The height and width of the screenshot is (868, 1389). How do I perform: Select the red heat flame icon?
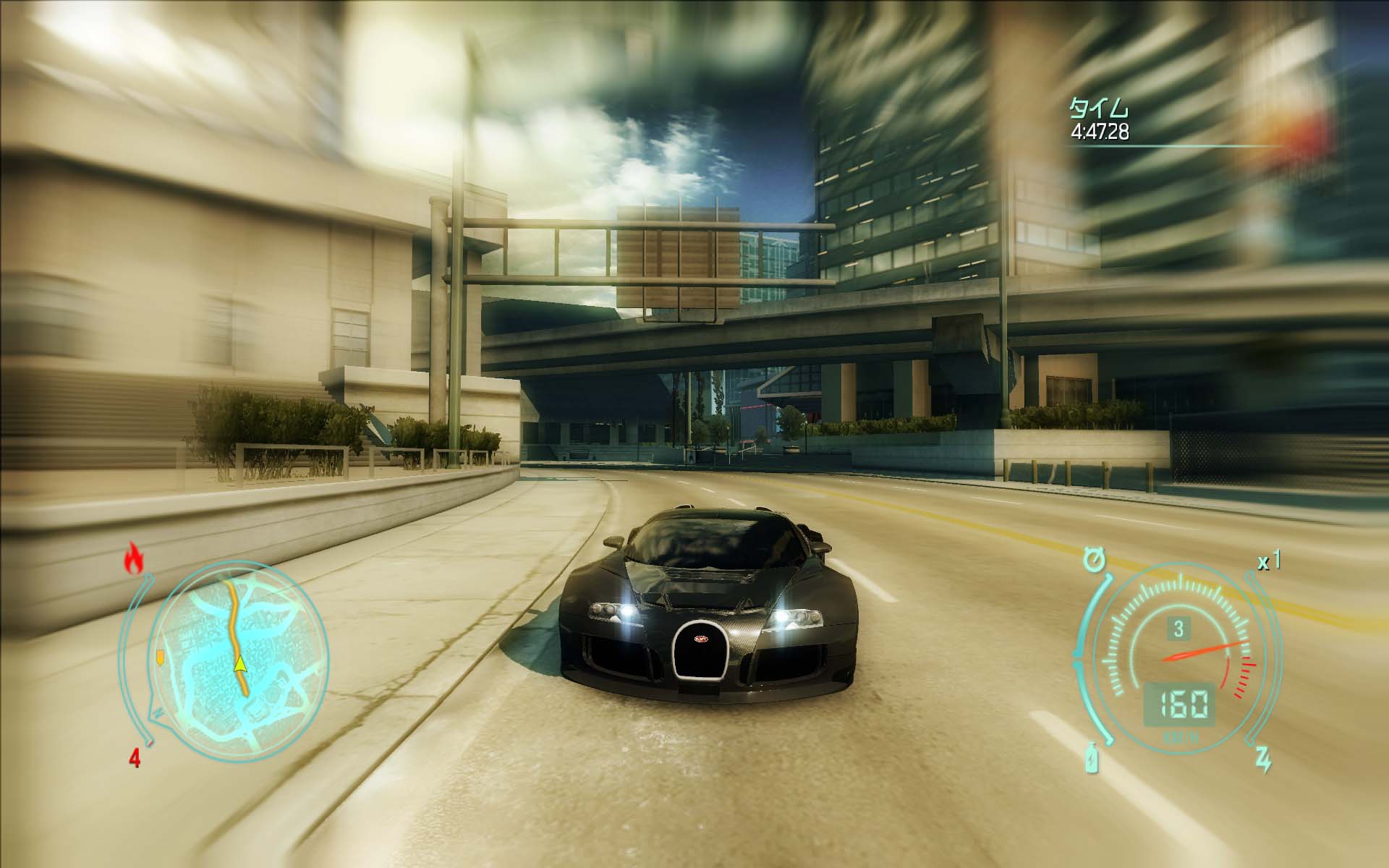tap(134, 559)
